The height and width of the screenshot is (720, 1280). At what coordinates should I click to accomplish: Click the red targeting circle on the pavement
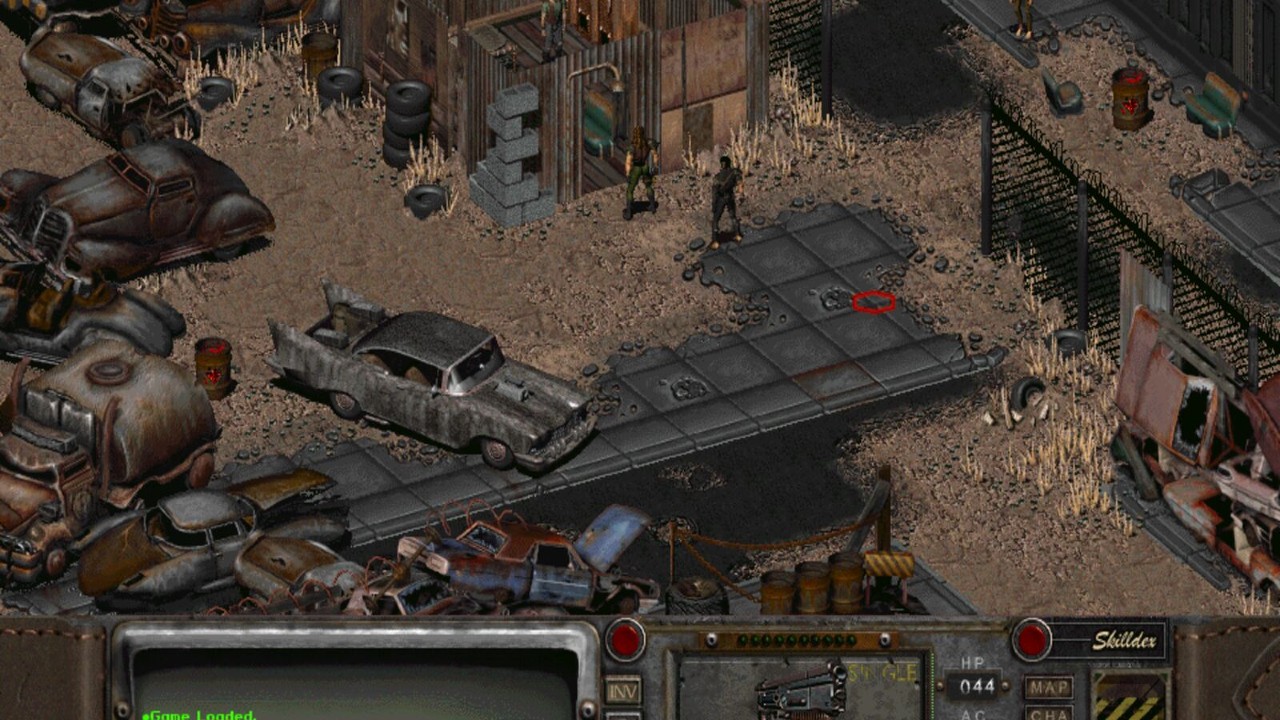coord(872,302)
